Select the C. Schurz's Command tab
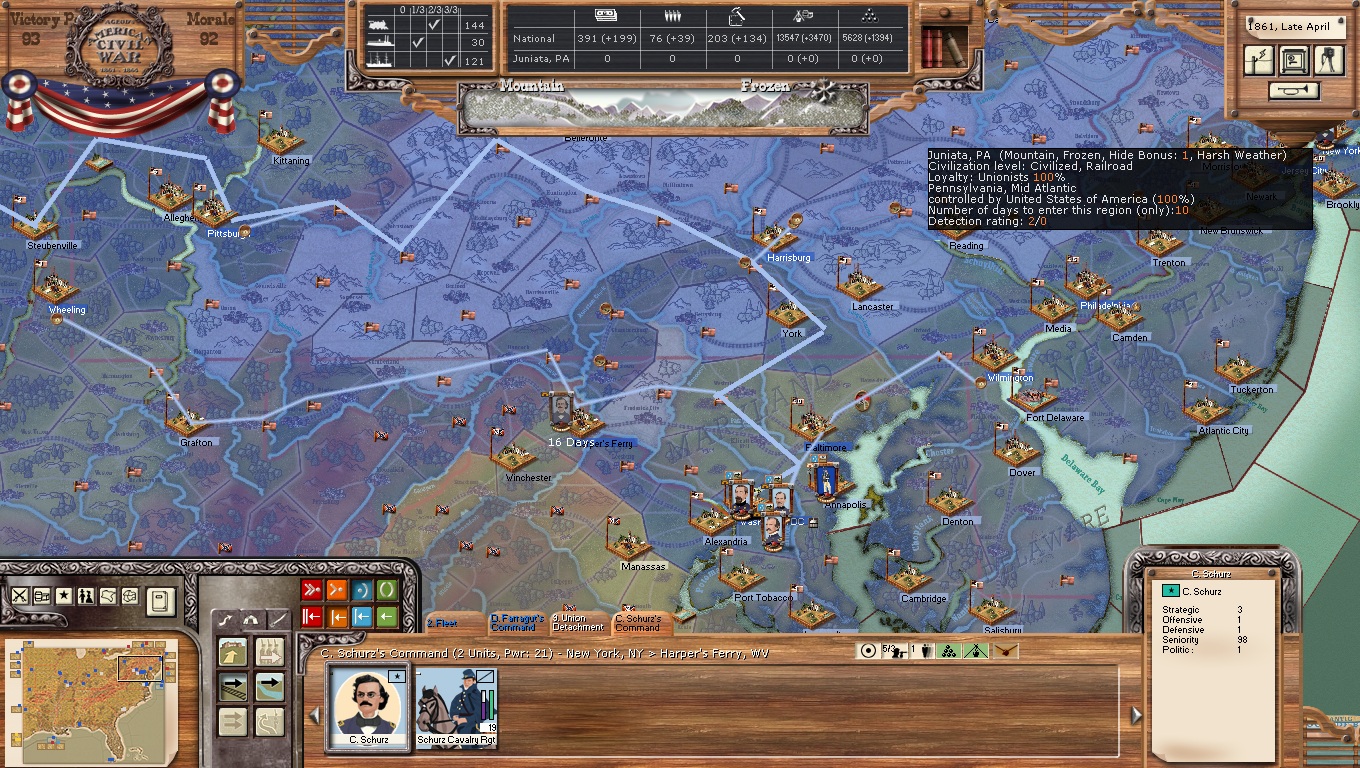Image resolution: width=1360 pixels, height=768 pixels. [x=639, y=623]
